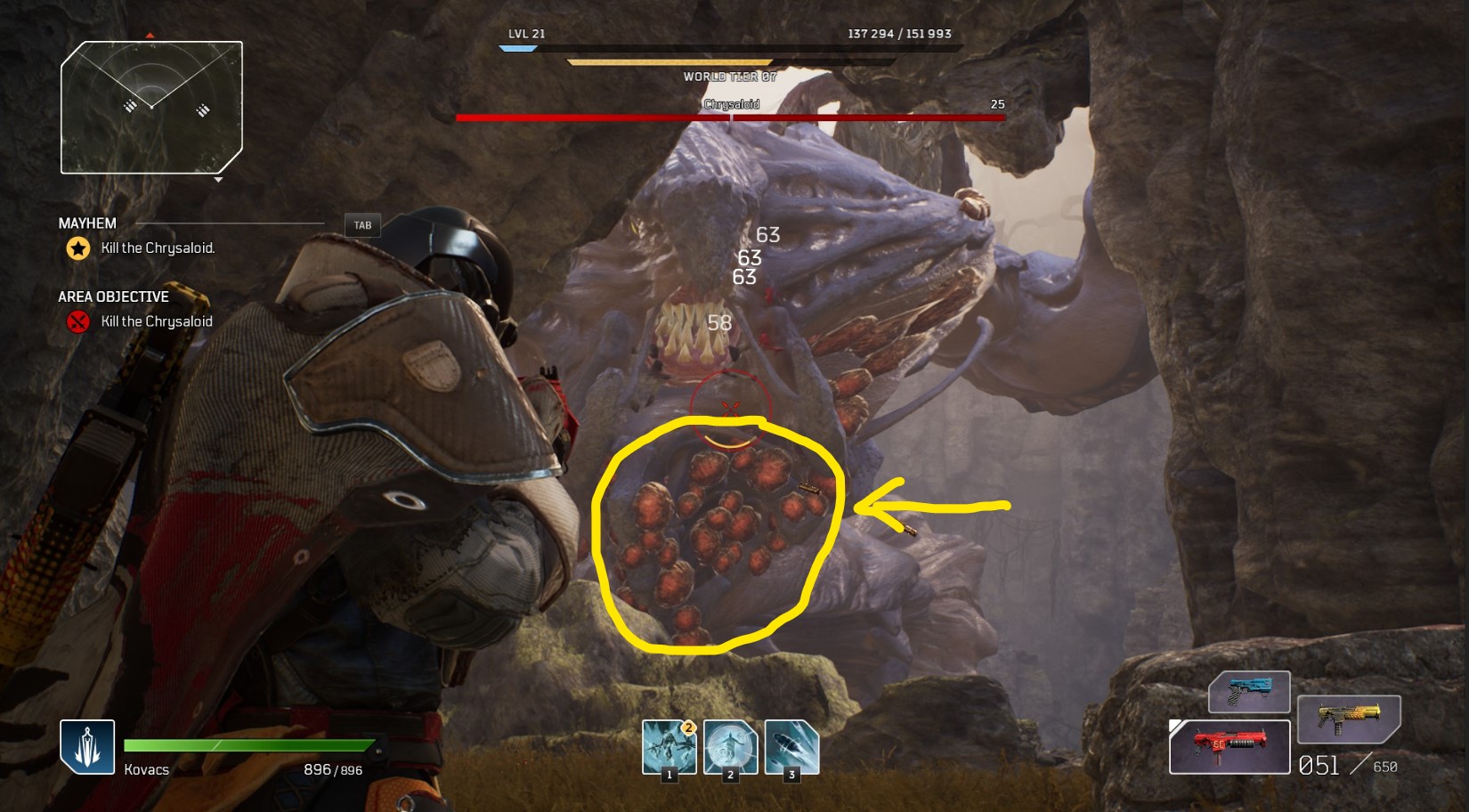Toggle tracking of the Kill the Chrysaloid objective
Viewport: 1469px width, 812px height.
pos(155,321)
